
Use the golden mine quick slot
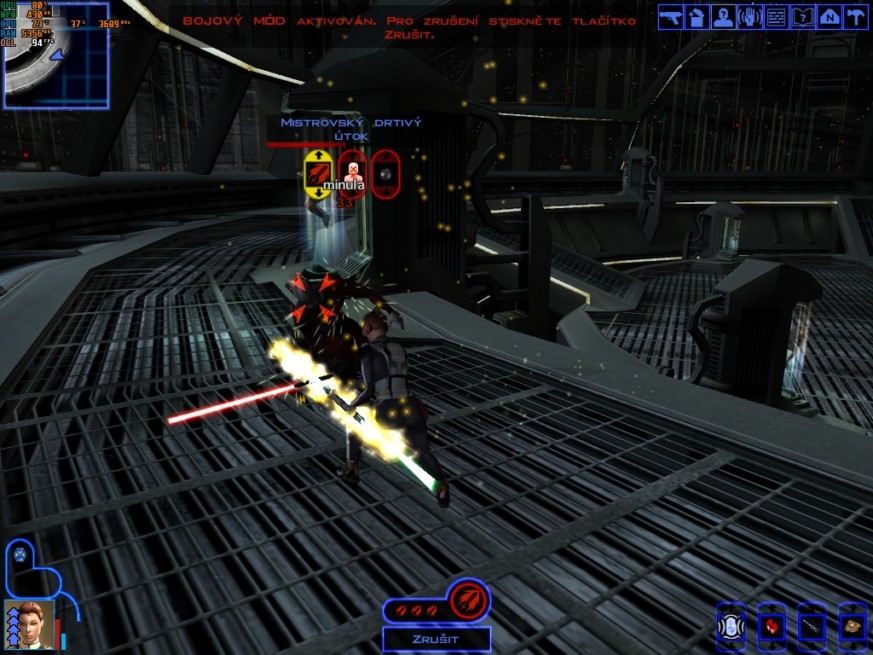pos(852,625)
